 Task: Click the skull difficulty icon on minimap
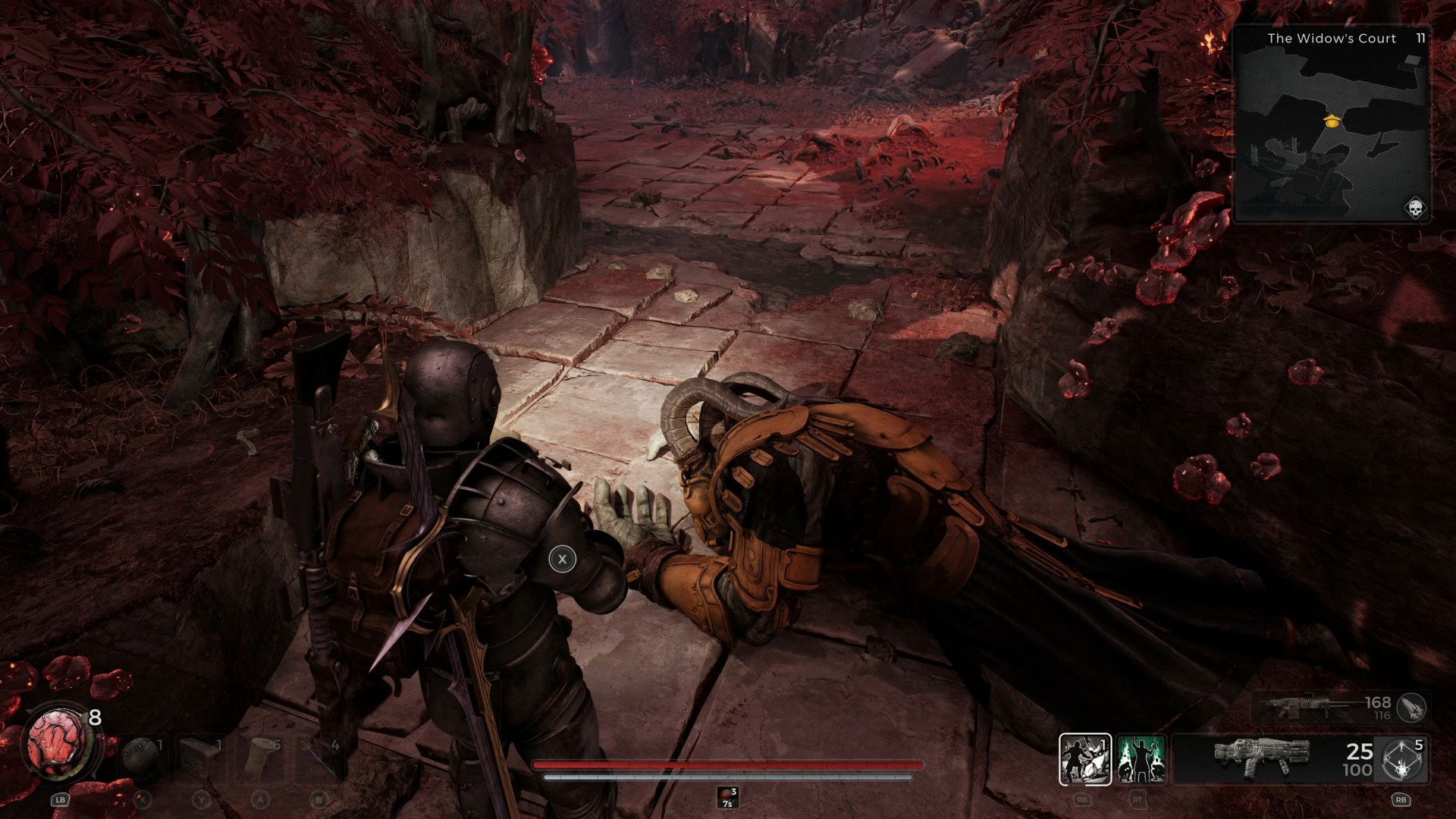[1415, 208]
